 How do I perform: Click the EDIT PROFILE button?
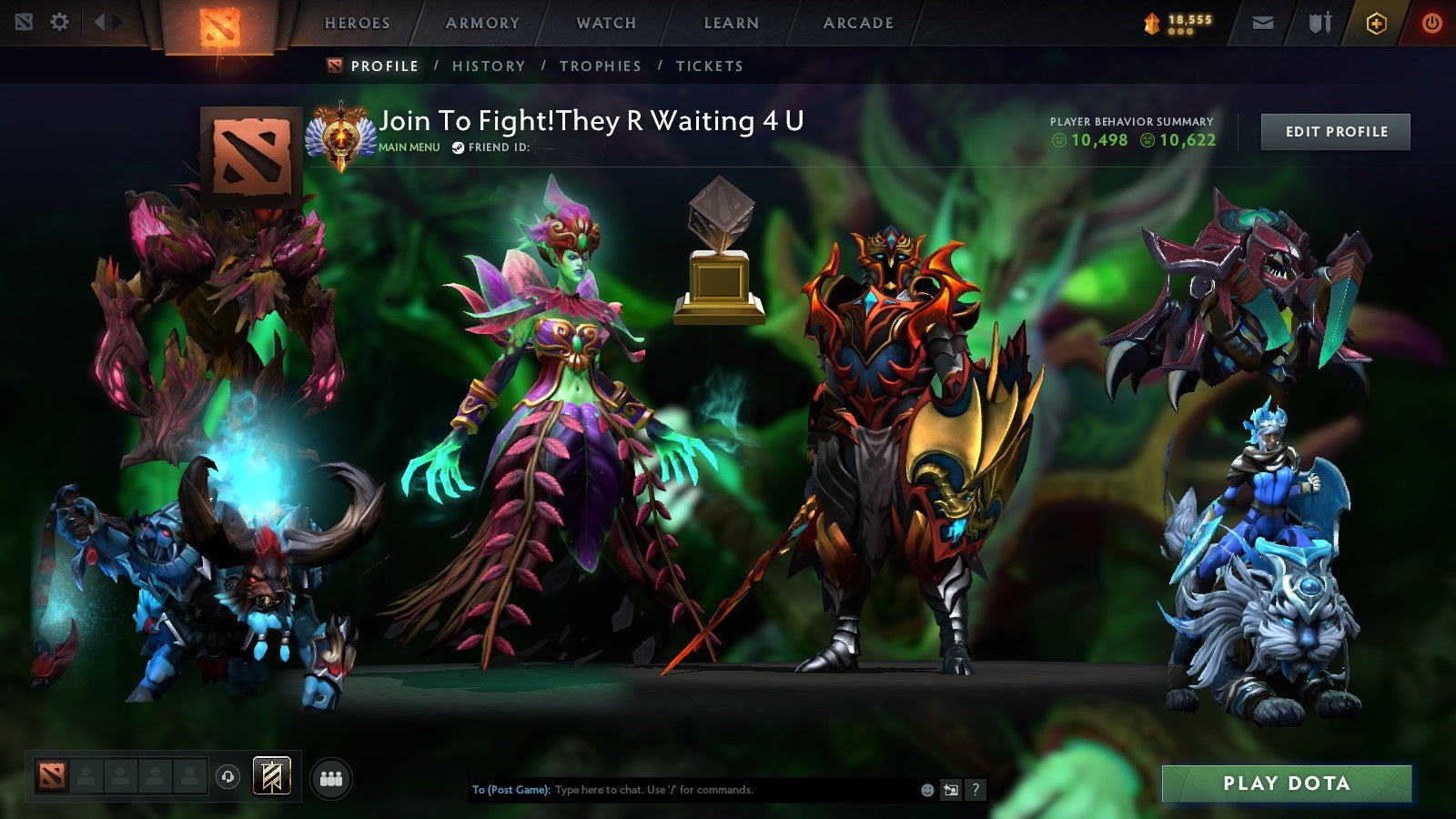click(x=1335, y=131)
